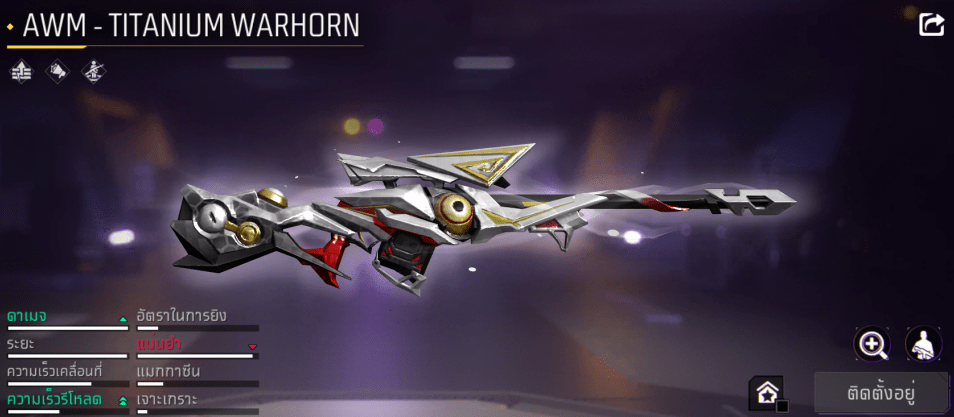Open the share button
954x417 pixels.
[x=931, y=24]
